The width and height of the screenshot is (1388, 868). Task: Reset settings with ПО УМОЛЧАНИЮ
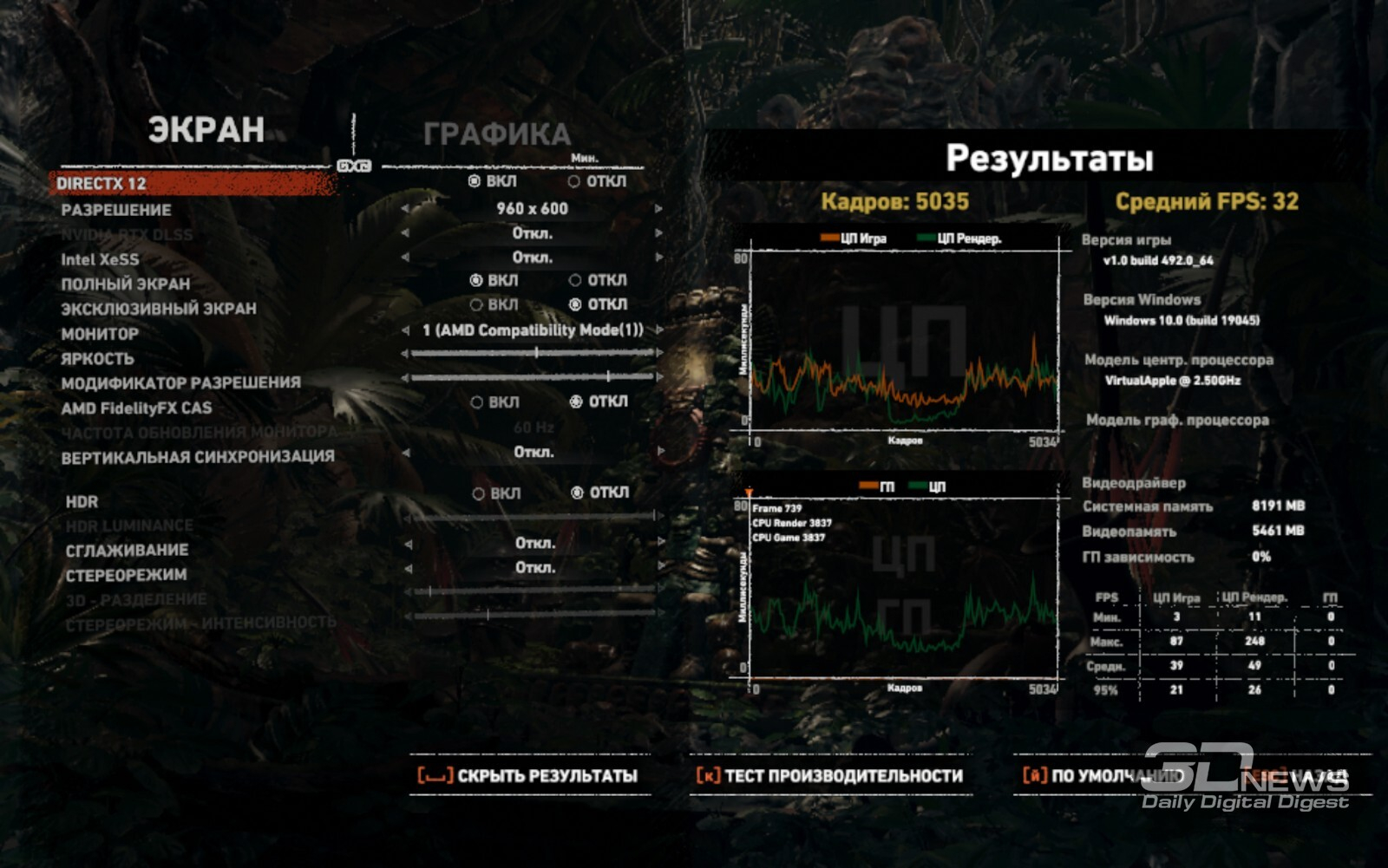click(x=1103, y=776)
